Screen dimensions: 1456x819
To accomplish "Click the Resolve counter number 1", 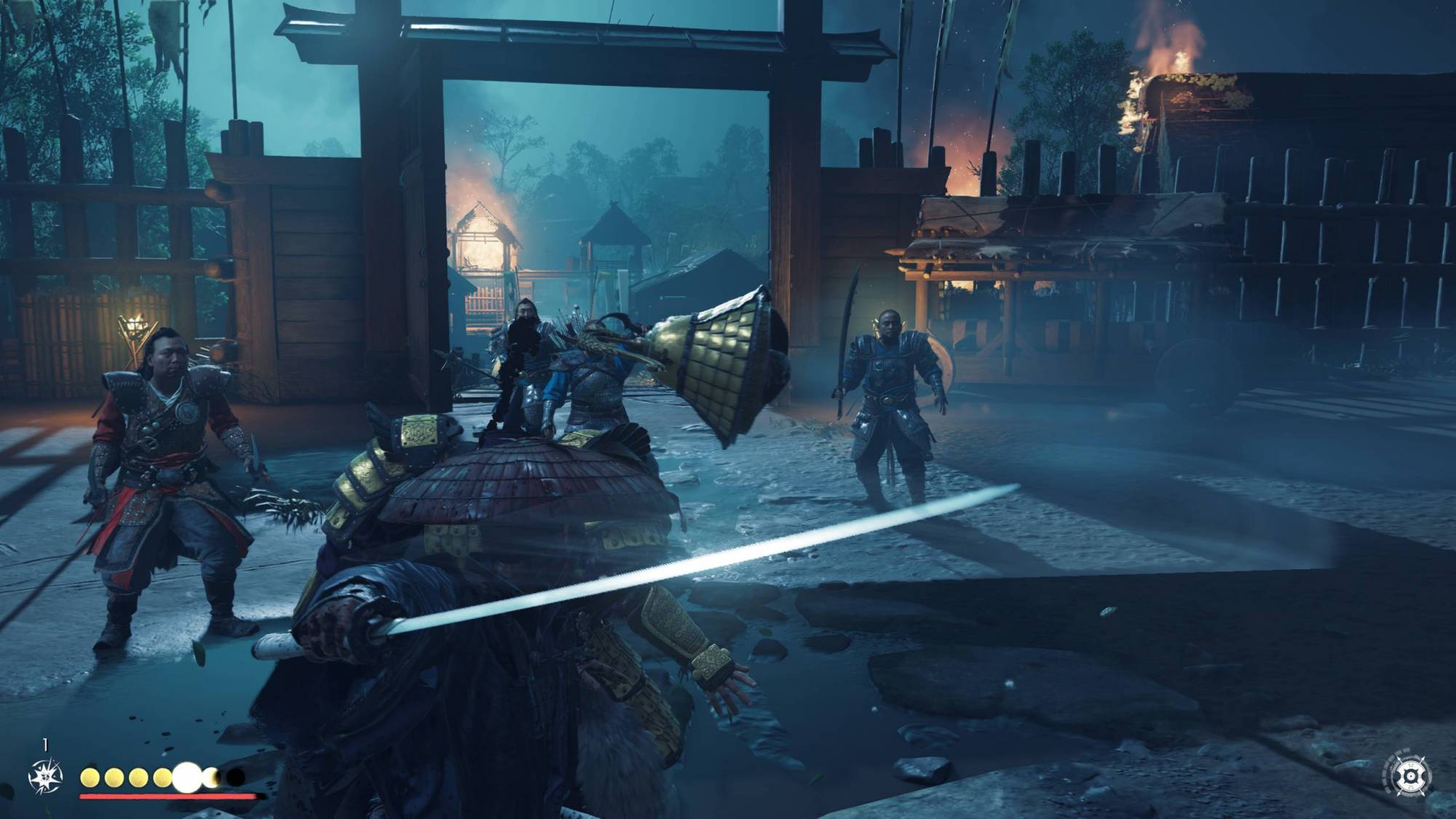I will pos(45,743).
